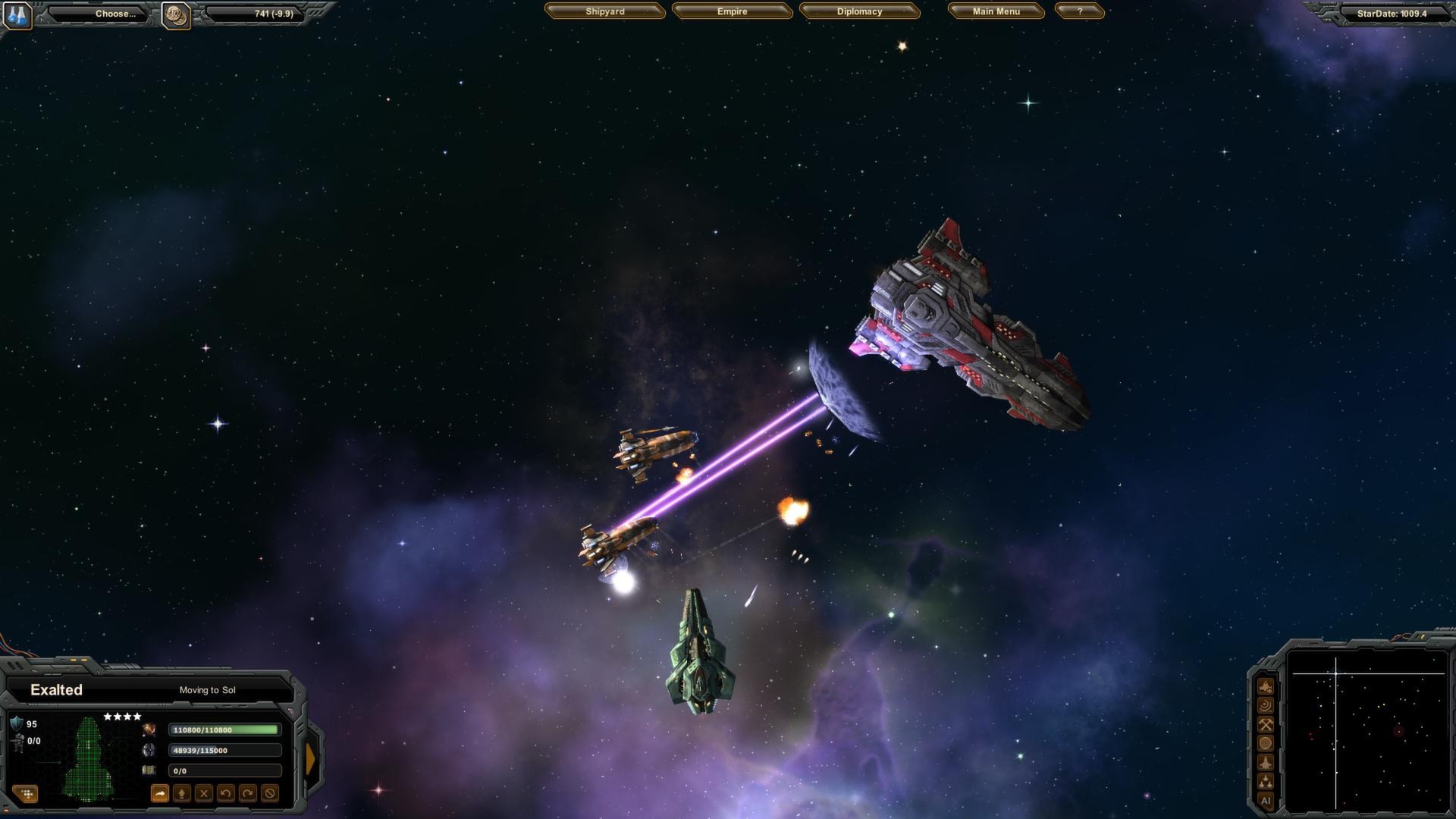Click the fleet formation grid icon

pyautogui.click(x=27, y=795)
